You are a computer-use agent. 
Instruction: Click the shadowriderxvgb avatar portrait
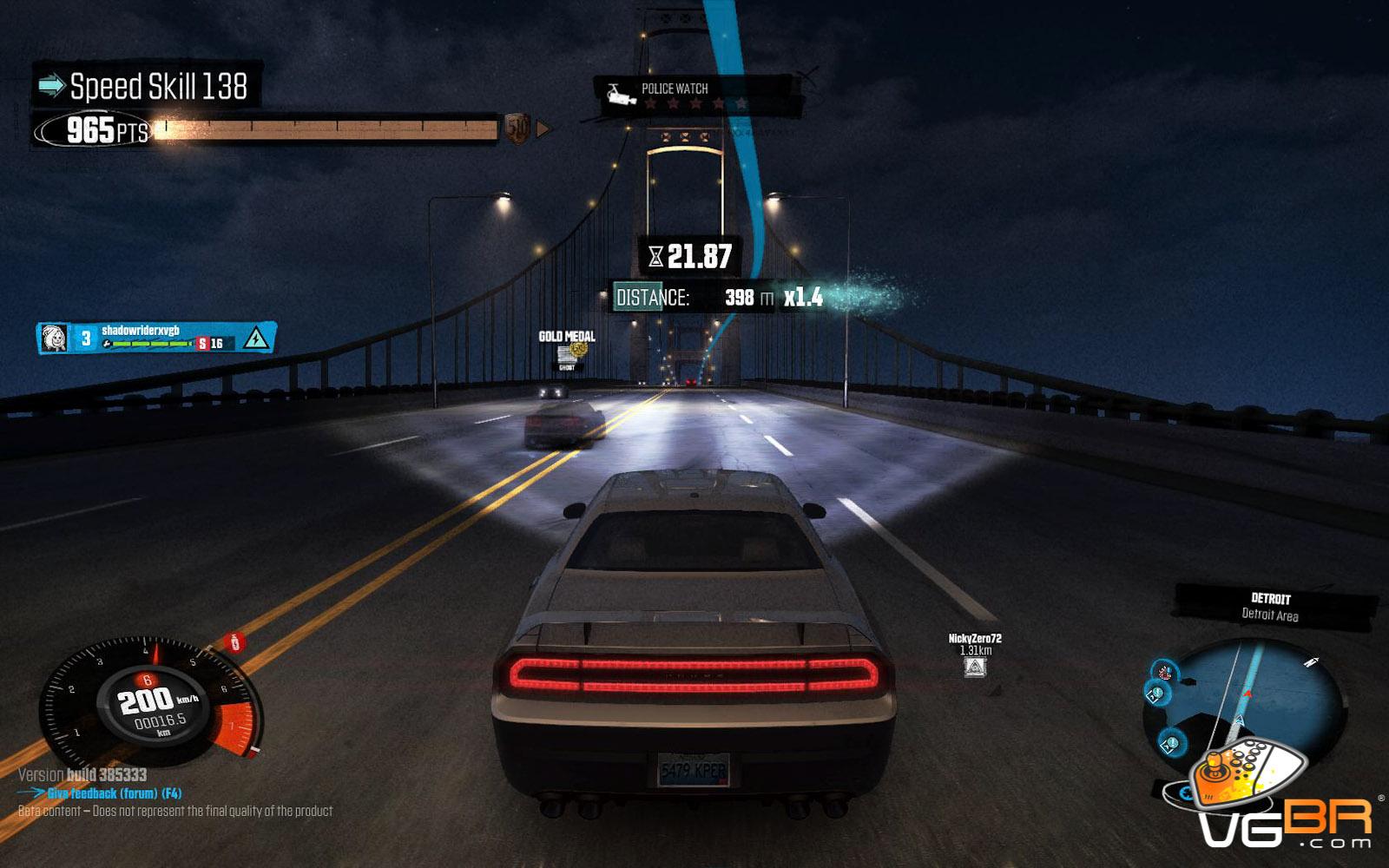pos(55,338)
